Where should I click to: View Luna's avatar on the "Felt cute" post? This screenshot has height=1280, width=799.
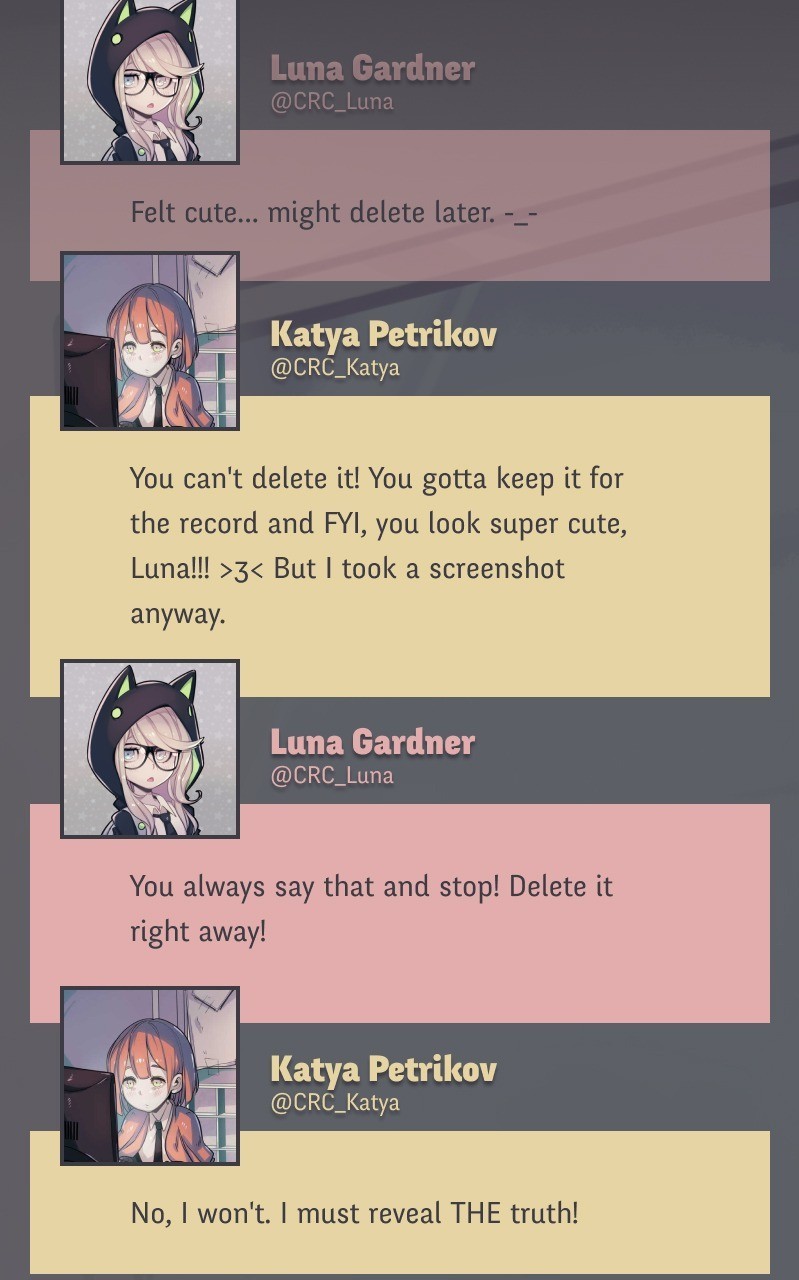pos(150,80)
